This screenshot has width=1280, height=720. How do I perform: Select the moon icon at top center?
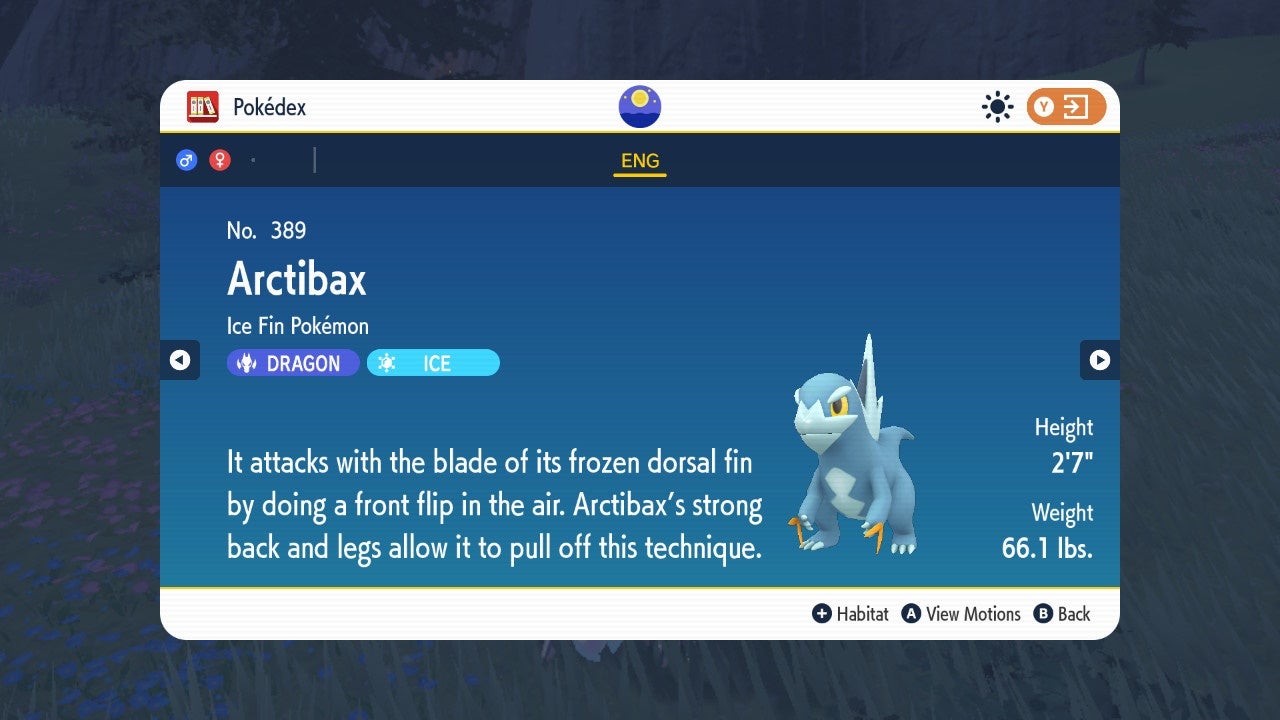coord(639,105)
